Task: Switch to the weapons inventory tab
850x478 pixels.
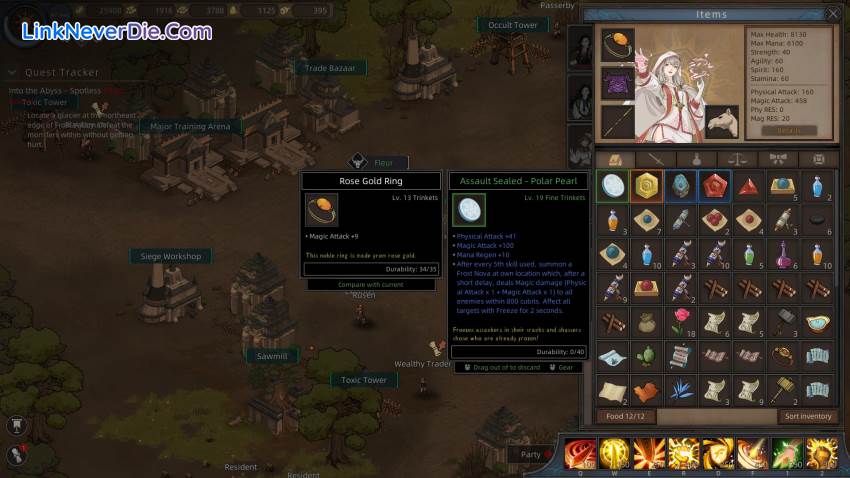Action: point(655,159)
